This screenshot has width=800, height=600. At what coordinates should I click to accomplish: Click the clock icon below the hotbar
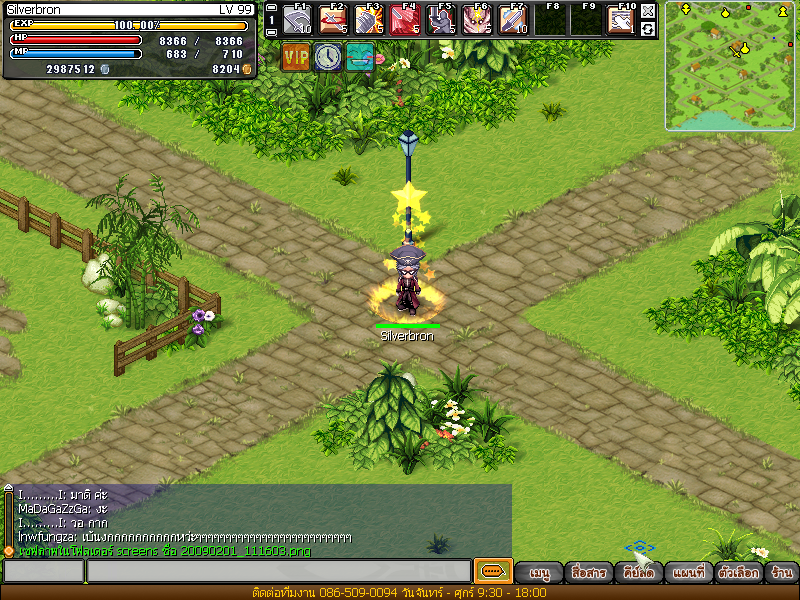pyautogui.click(x=328, y=57)
